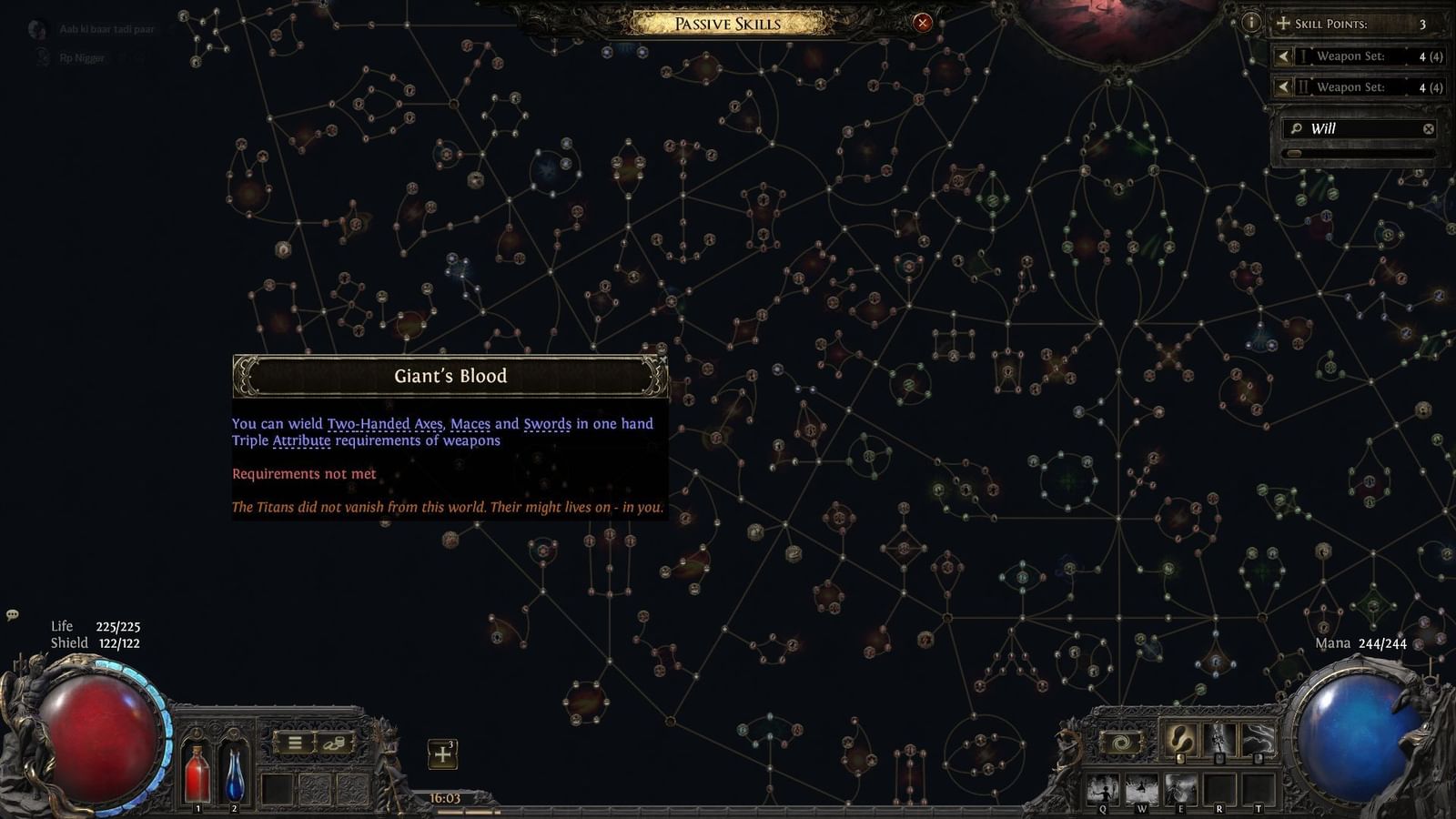
Task: Select the Passive Skills header tab
Action: tap(727, 23)
